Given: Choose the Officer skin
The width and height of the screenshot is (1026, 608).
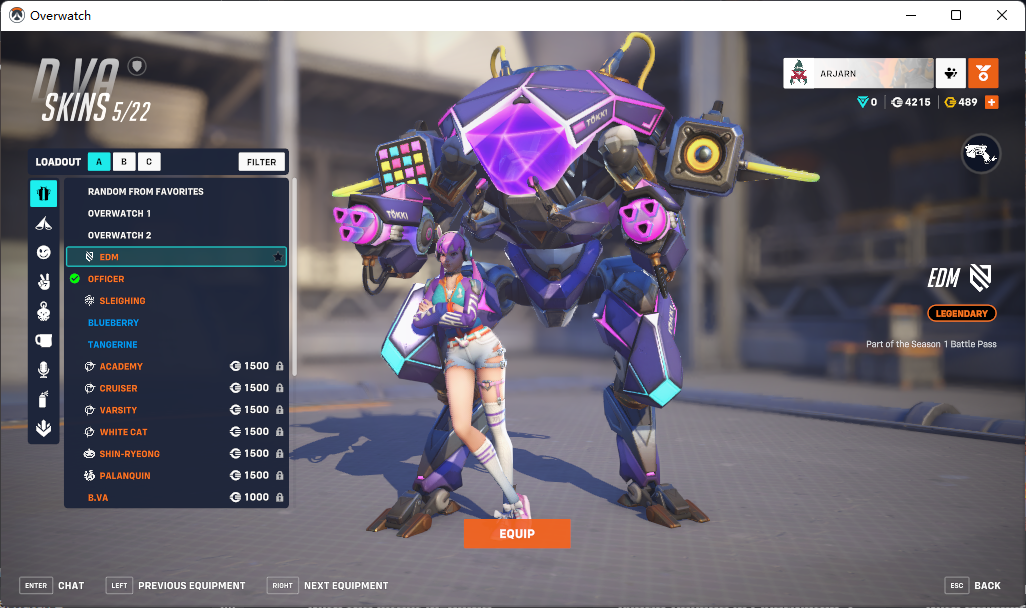Looking at the screenshot, I should [x=106, y=279].
